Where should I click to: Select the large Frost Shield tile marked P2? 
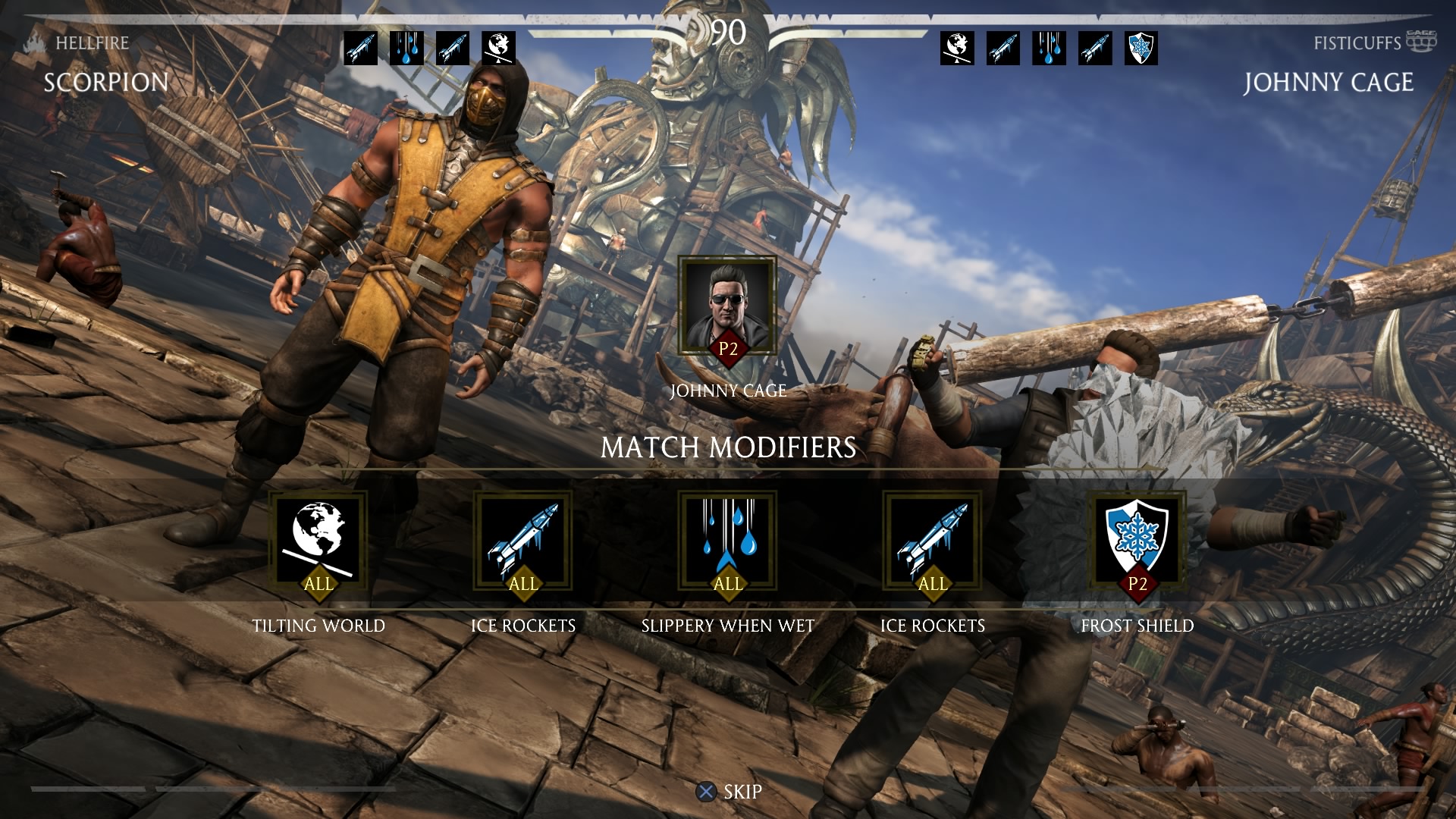pyautogui.click(x=1137, y=540)
